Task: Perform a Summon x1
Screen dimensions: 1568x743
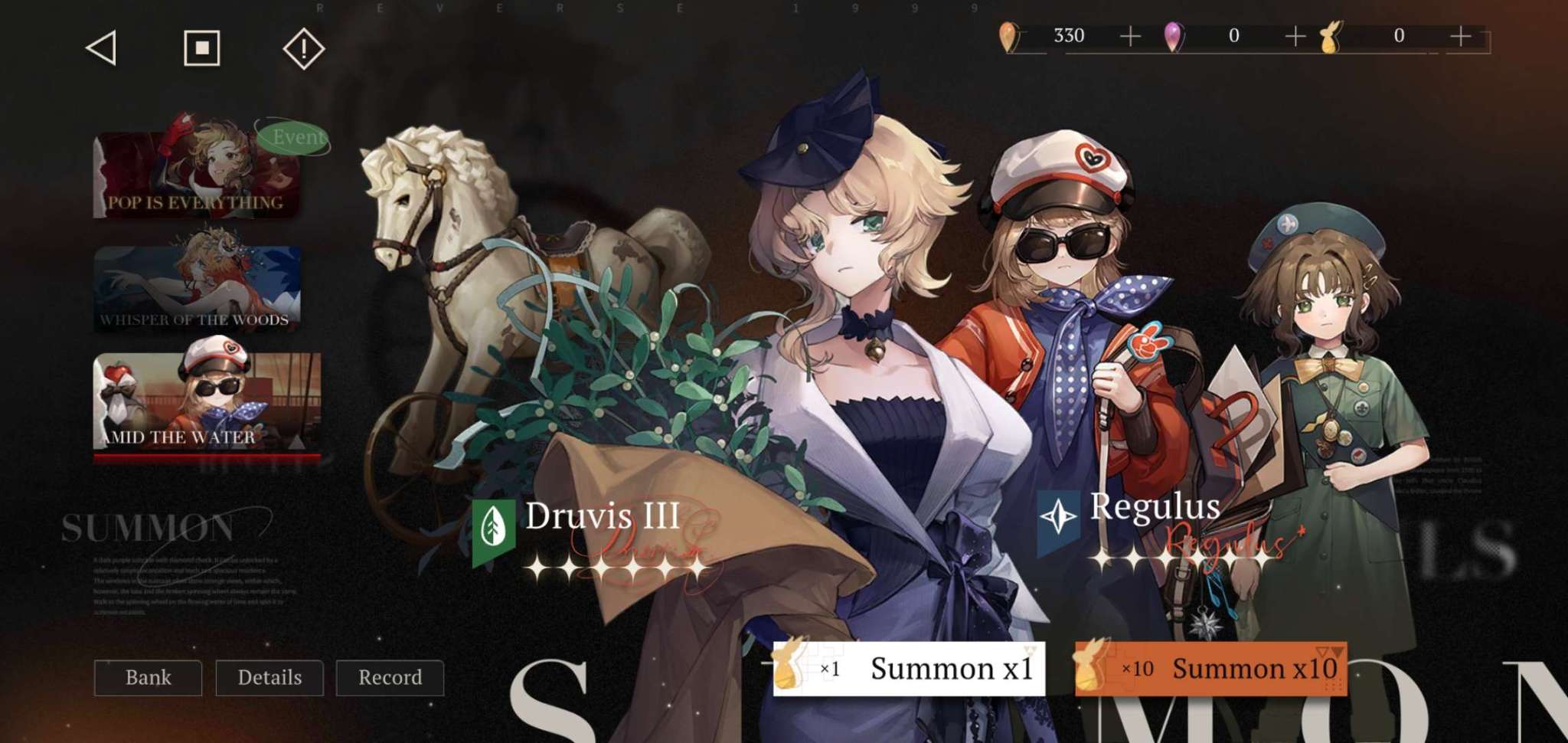Action: (x=951, y=668)
